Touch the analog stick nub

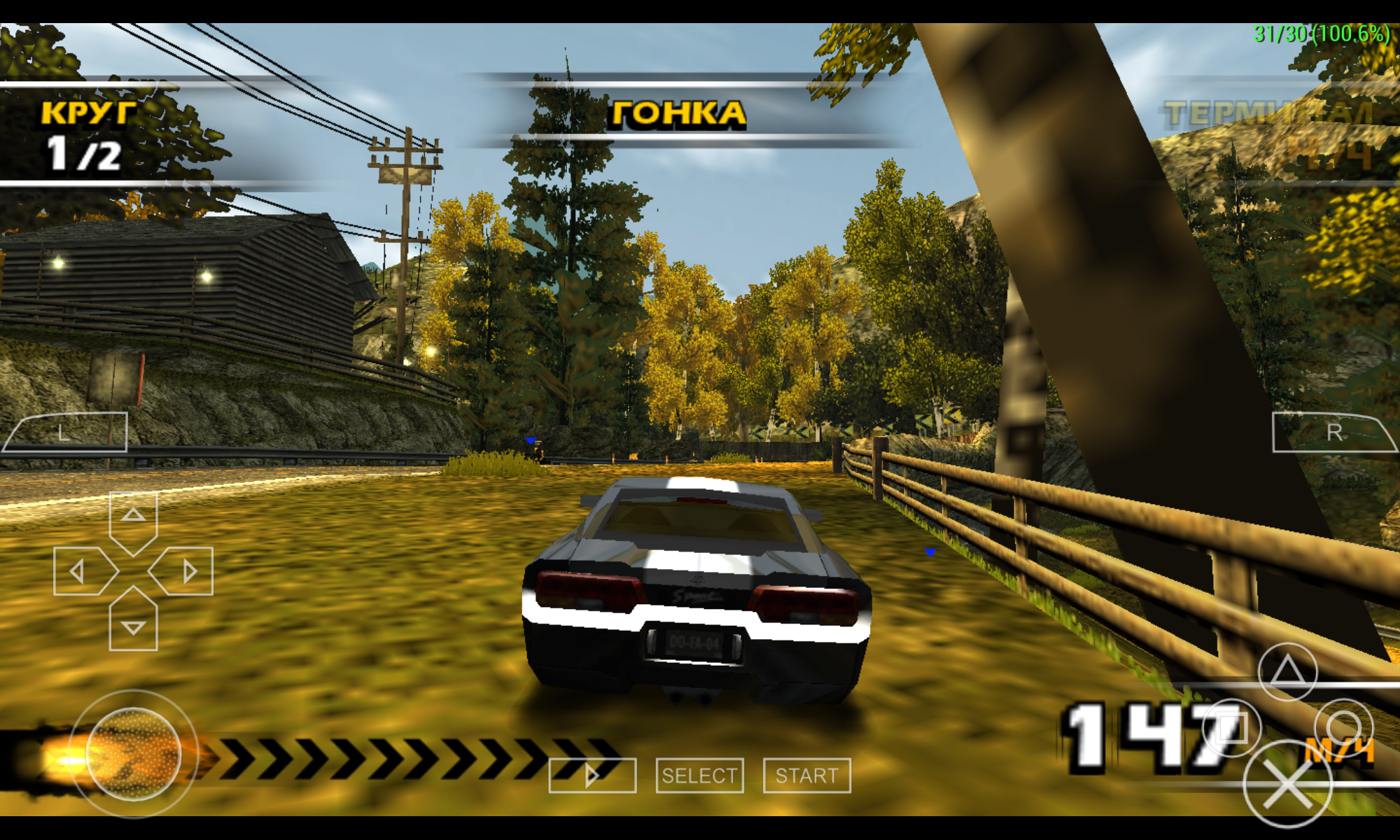pyautogui.click(x=133, y=754)
